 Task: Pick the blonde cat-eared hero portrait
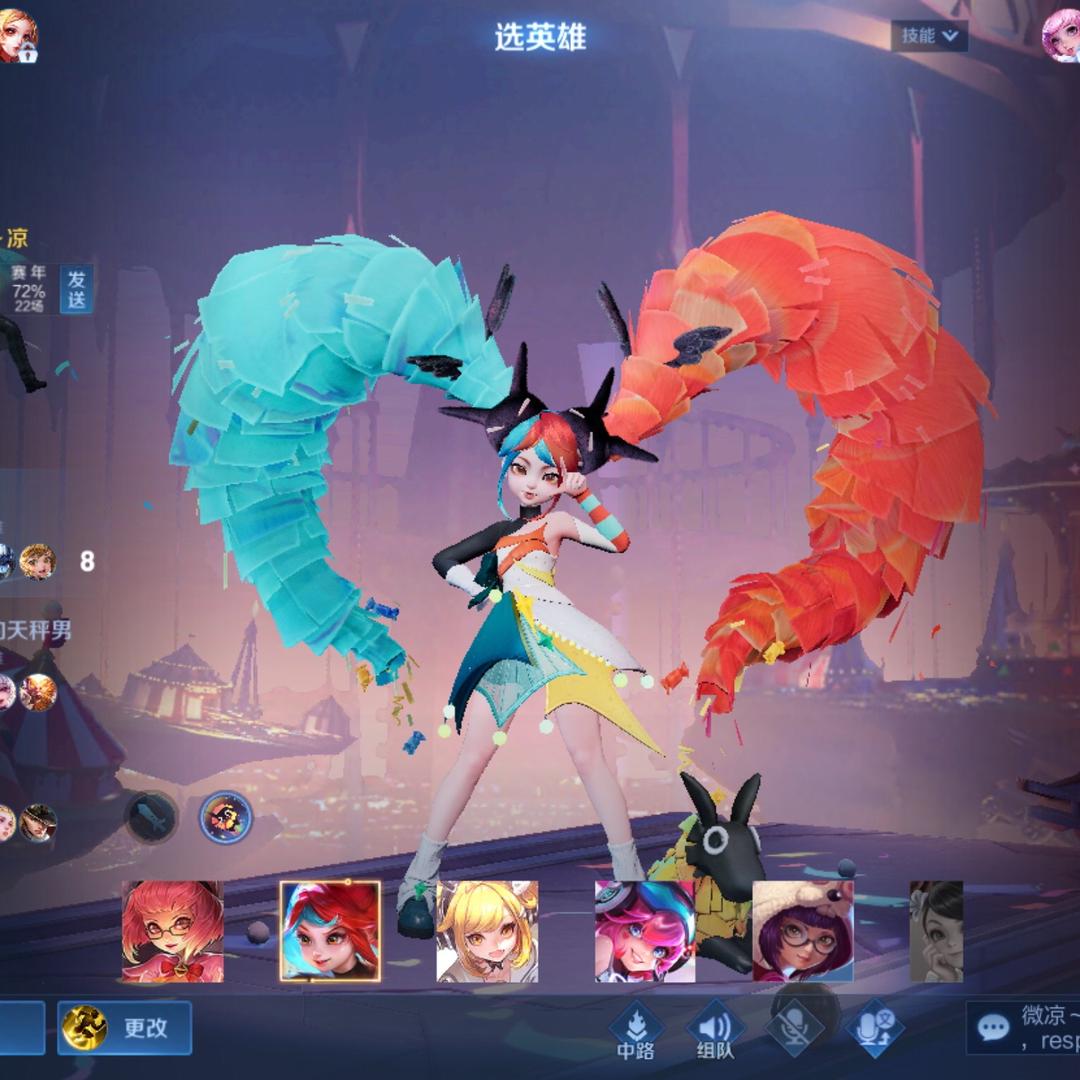pos(487,931)
